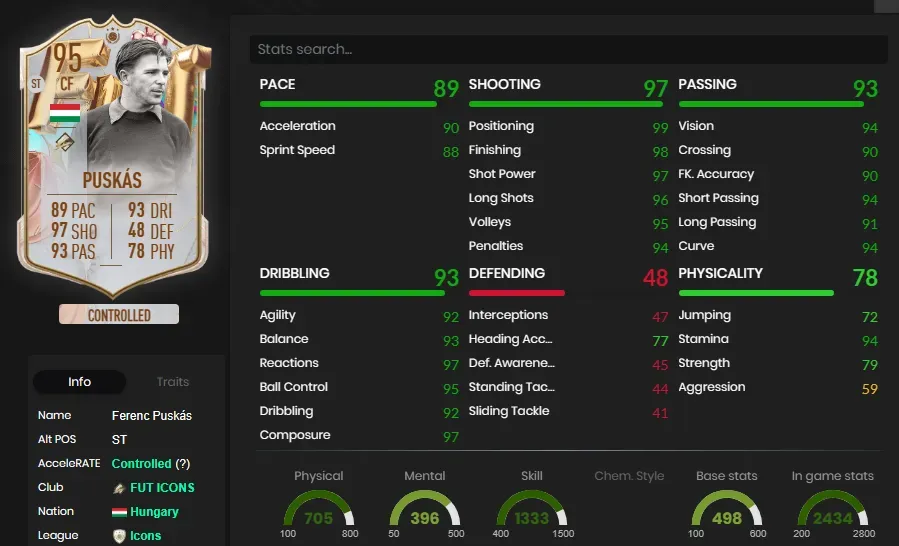Image resolution: width=899 pixels, height=546 pixels.
Task: Switch to the Traits tab
Action: pos(172,382)
